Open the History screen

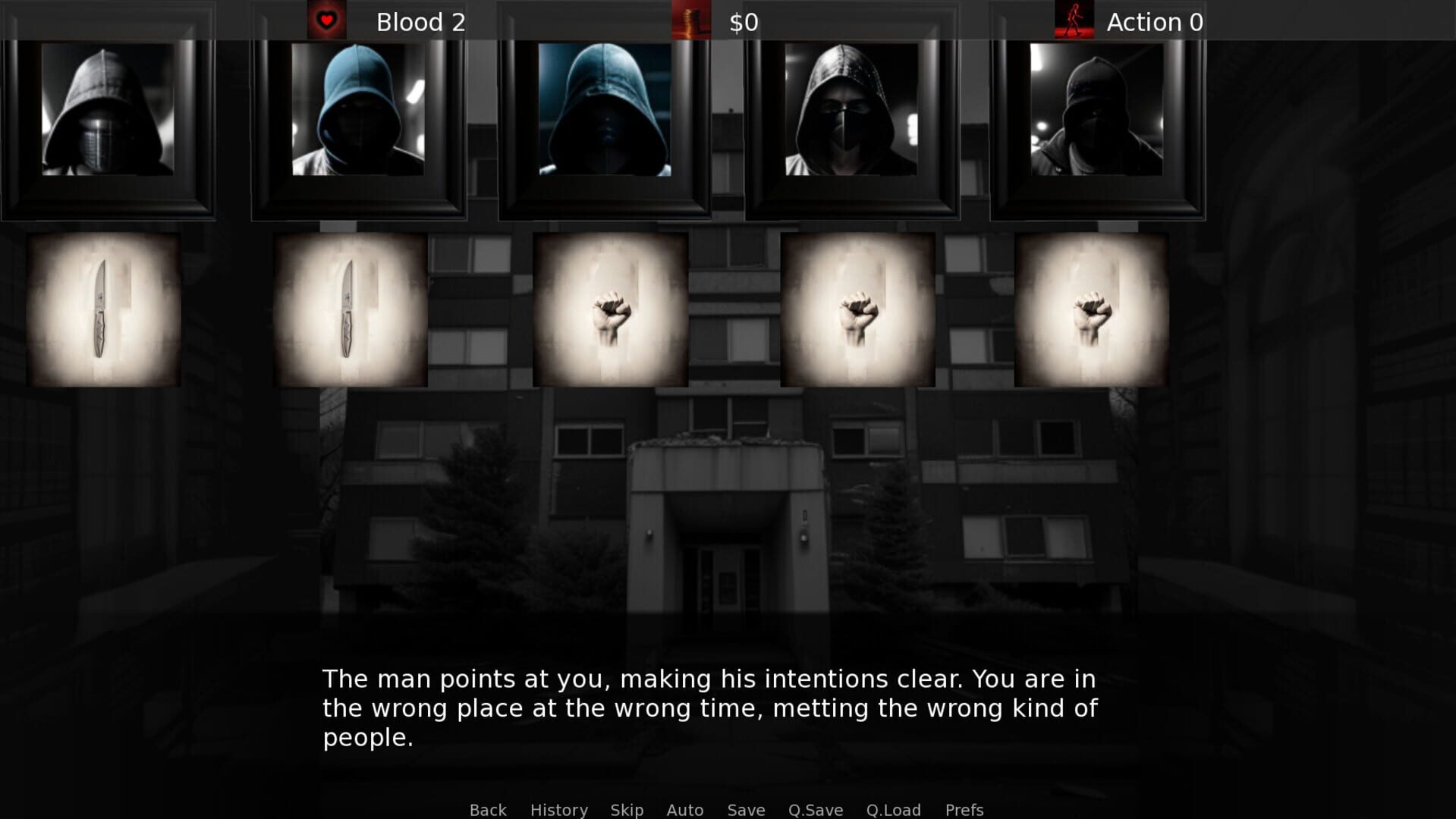(x=558, y=810)
